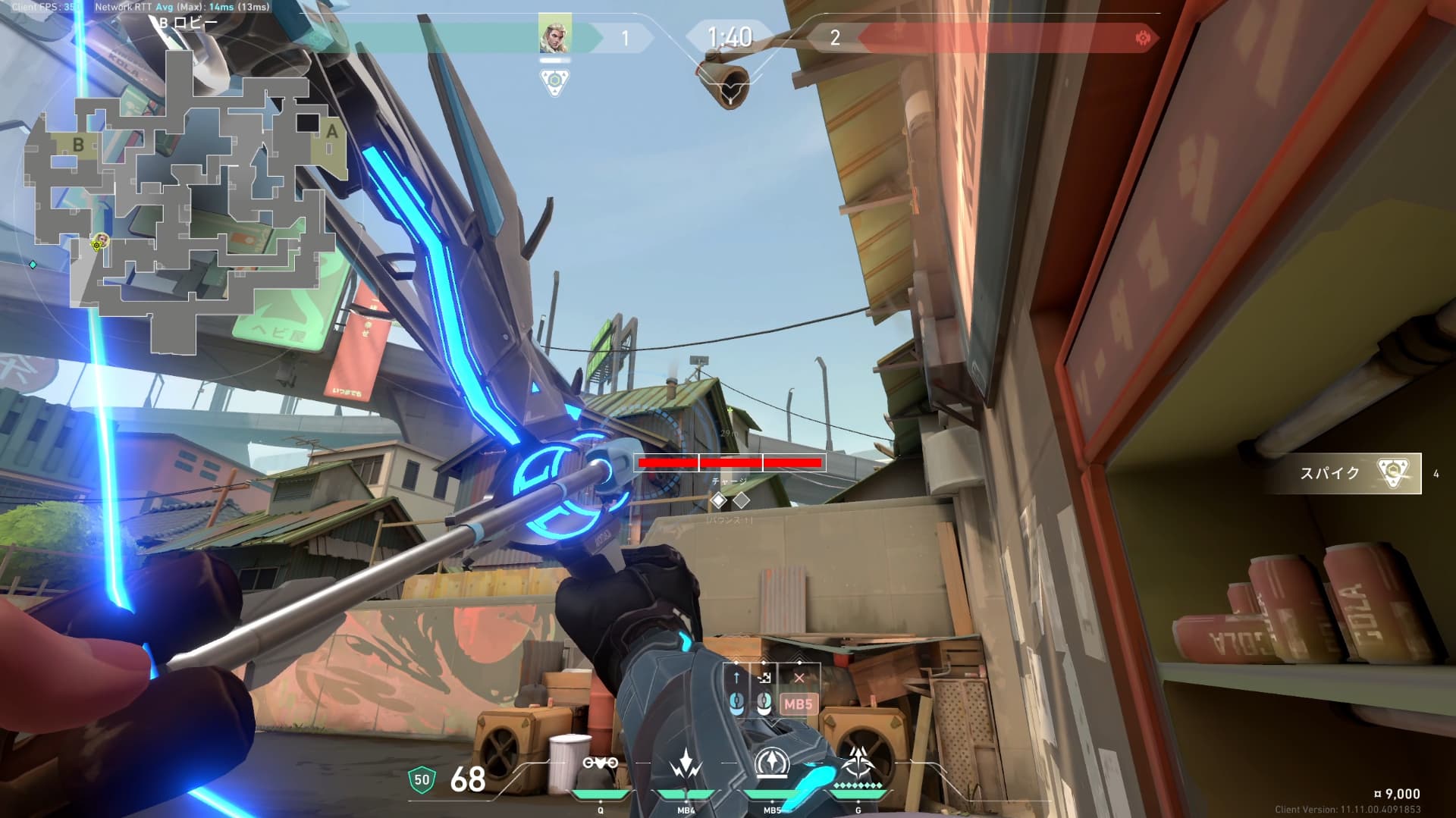This screenshot has height=818, width=1456.
Task: Select the Spike slot in the inventory
Action: pyautogui.click(x=1346, y=474)
